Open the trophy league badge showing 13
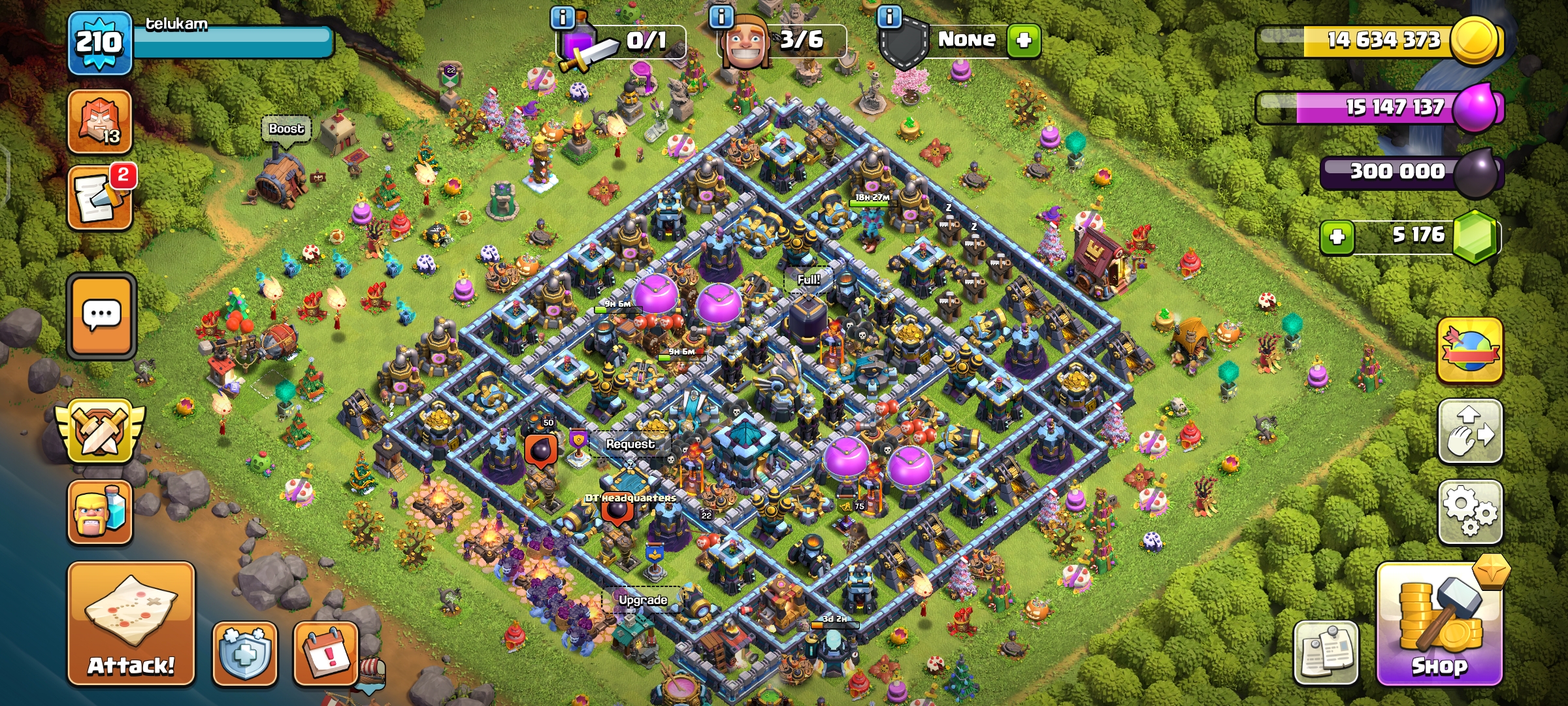1568x706 pixels. (x=100, y=122)
